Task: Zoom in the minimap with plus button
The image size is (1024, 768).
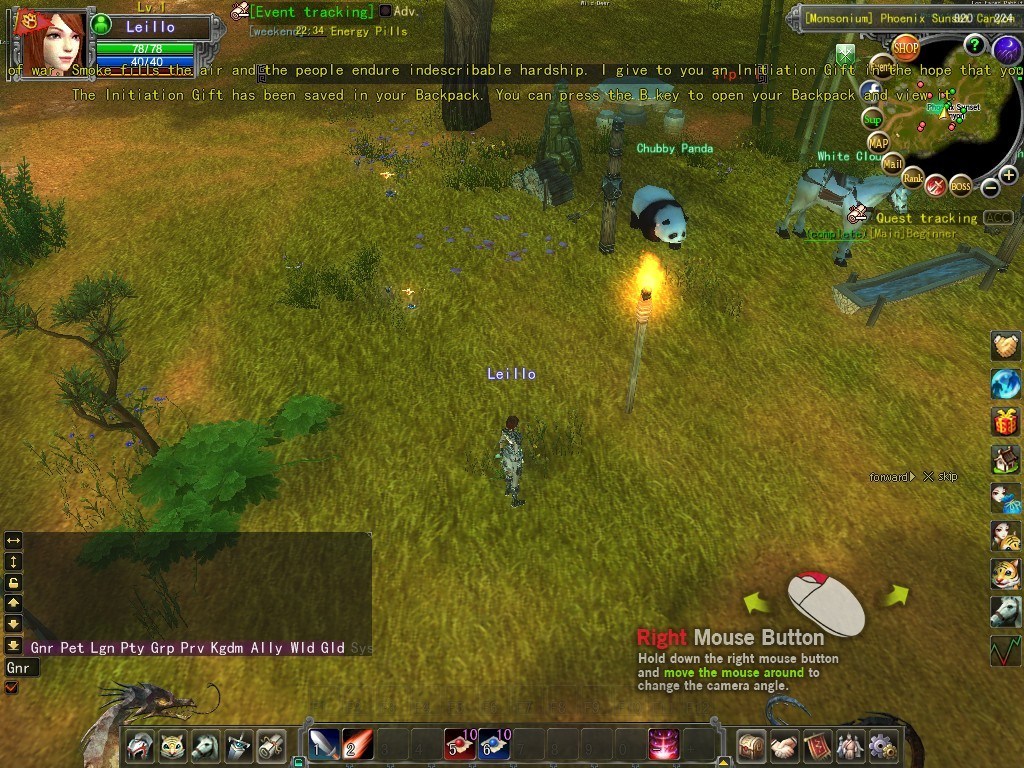Action: (x=1008, y=176)
